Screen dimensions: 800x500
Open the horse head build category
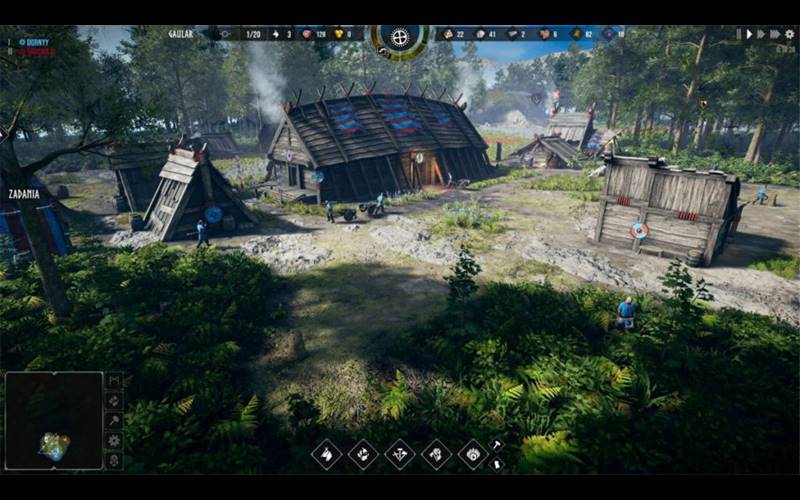(327, 454)
